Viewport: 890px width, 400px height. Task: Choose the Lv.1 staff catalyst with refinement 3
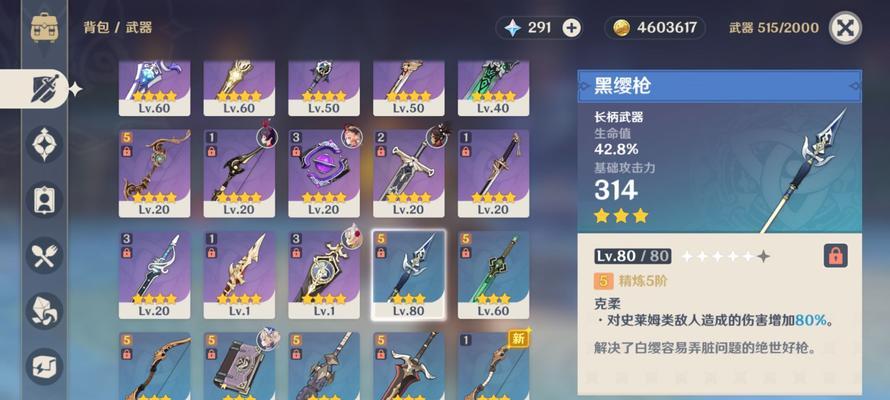[324, 274]
